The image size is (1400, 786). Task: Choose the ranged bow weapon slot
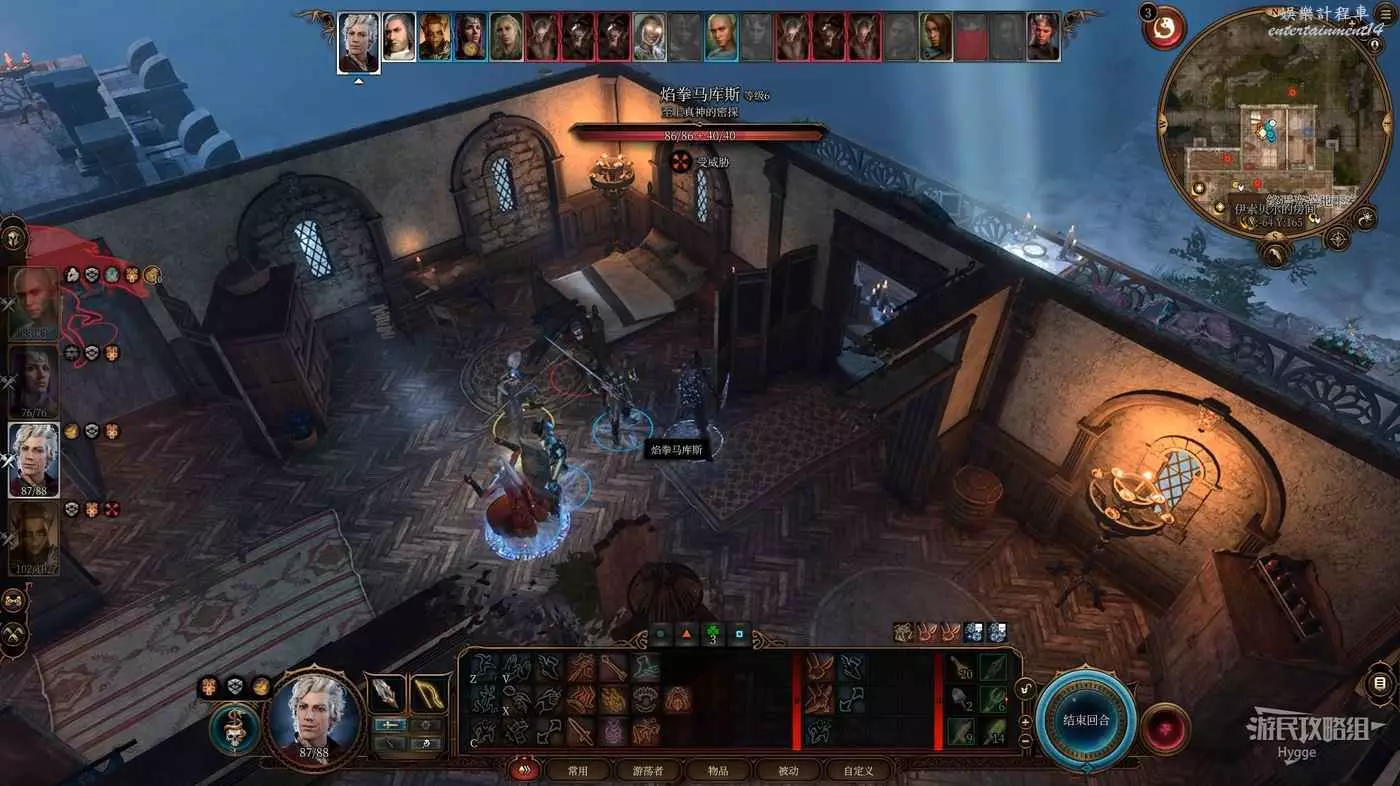click(429, 692)
